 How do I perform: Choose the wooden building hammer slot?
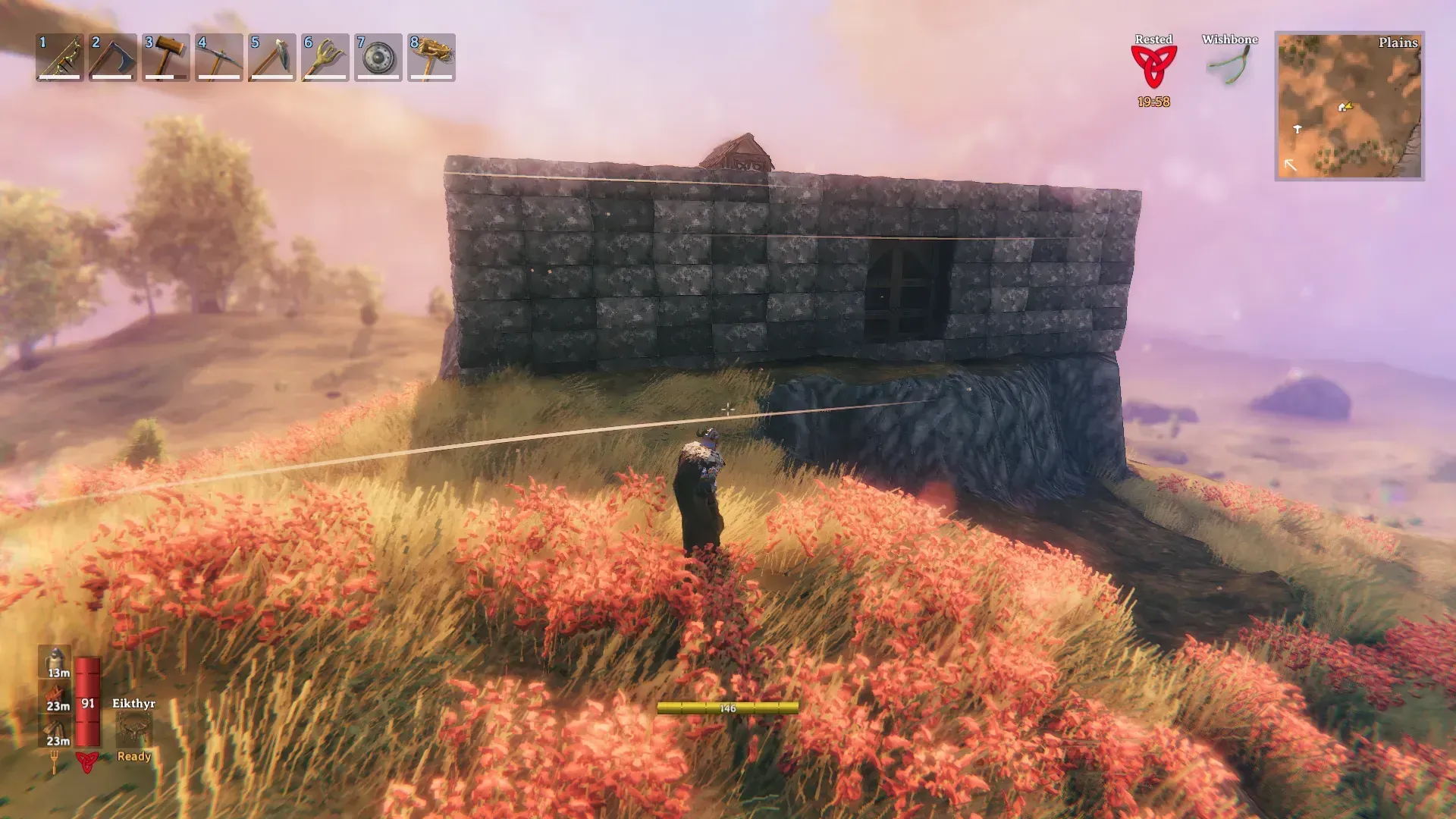[x=166, y=57]
